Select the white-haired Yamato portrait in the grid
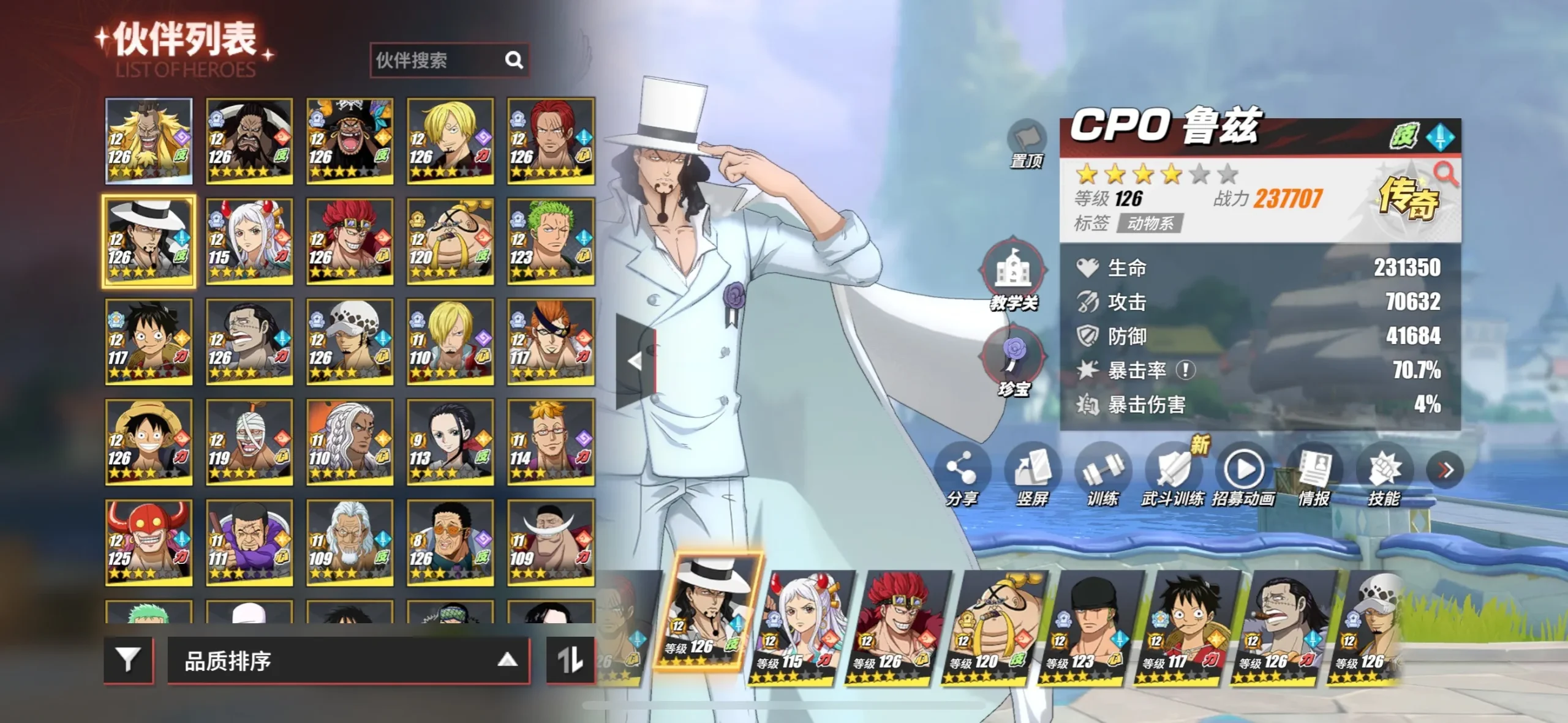The width and height of the screenshot is (1568, 723). click(x=249, y=241)
